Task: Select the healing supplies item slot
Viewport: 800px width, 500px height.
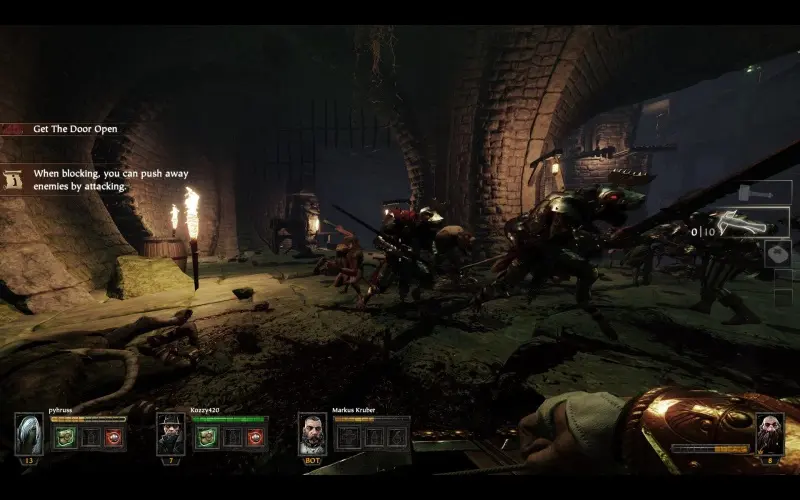Action: pos(777,253)
